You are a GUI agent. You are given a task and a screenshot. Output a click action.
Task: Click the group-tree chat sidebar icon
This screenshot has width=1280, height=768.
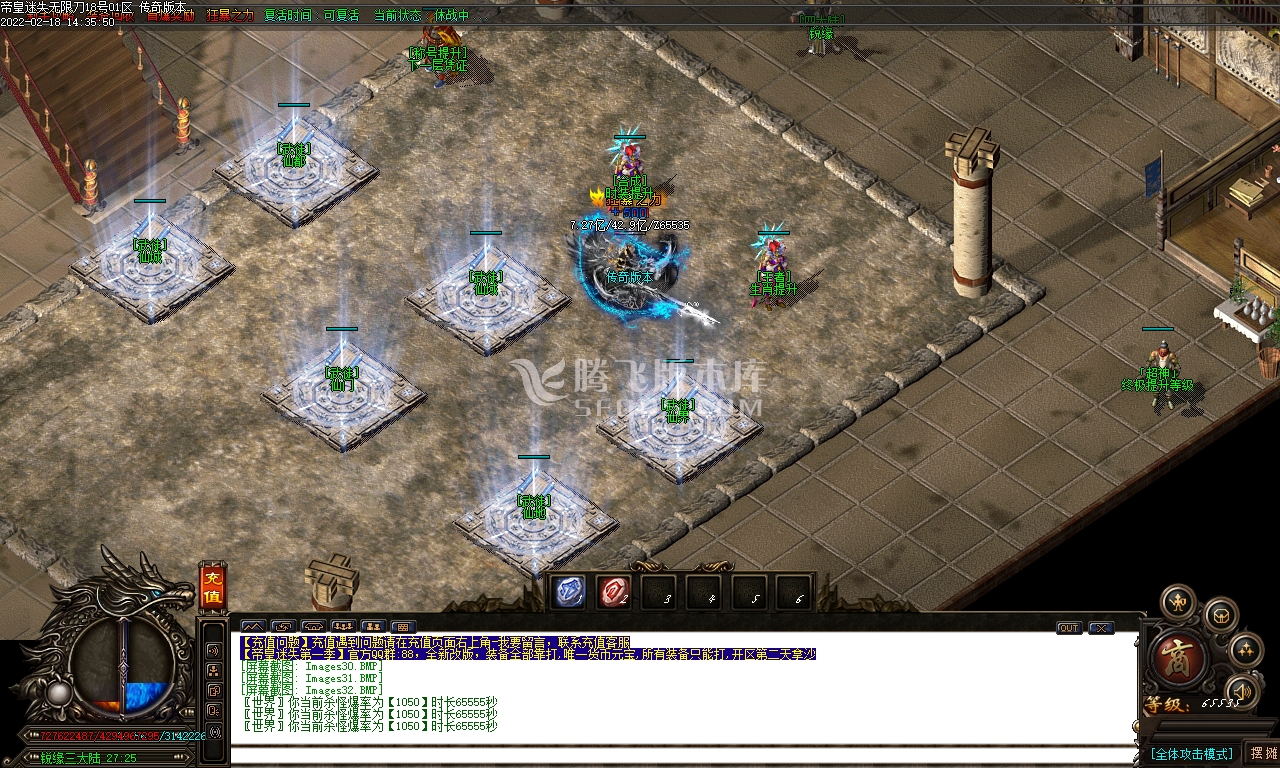[213, 670]
